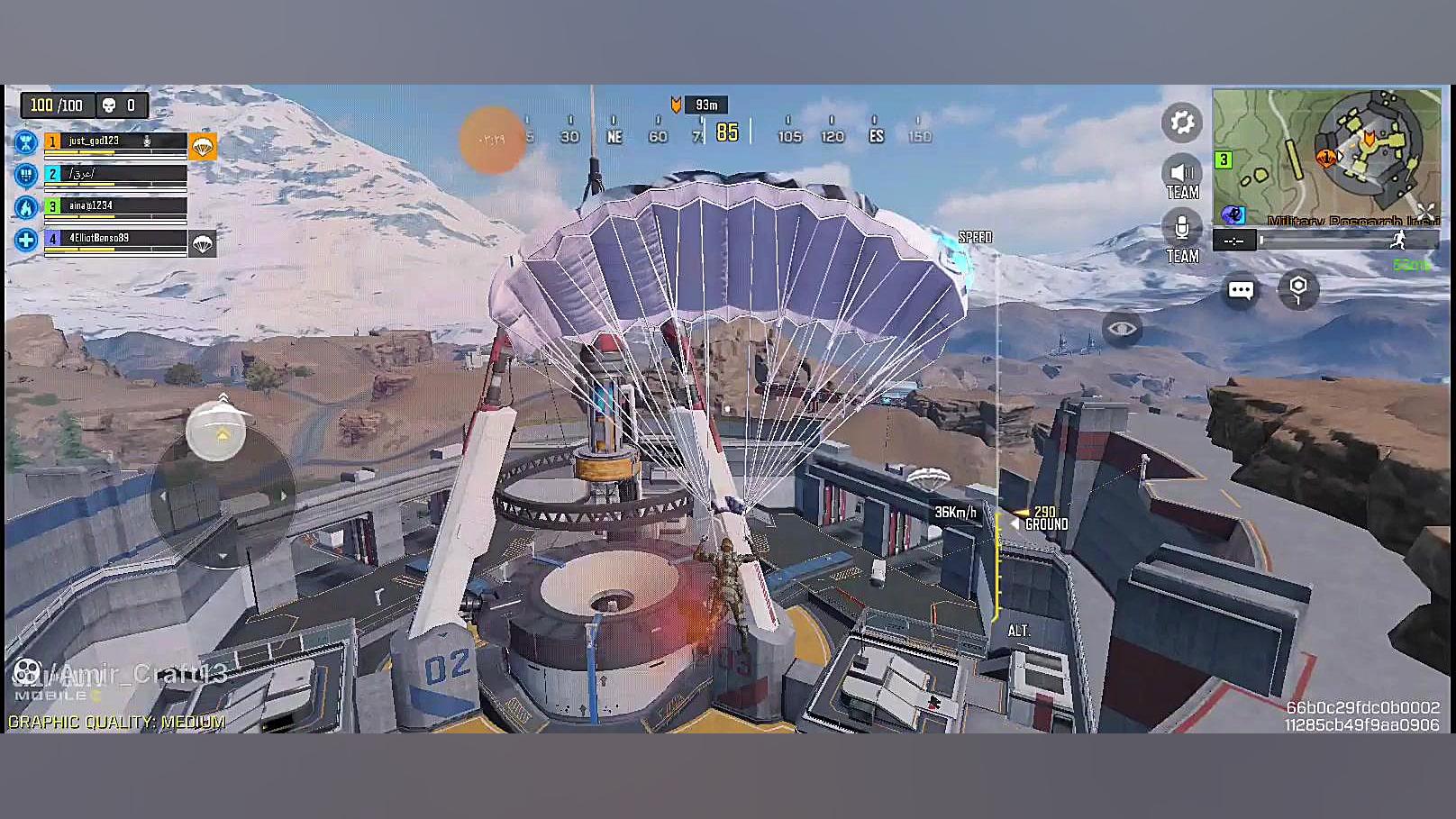Click the running figure sprint slider
The image size is (1456, 819).
pos(1398,240)
